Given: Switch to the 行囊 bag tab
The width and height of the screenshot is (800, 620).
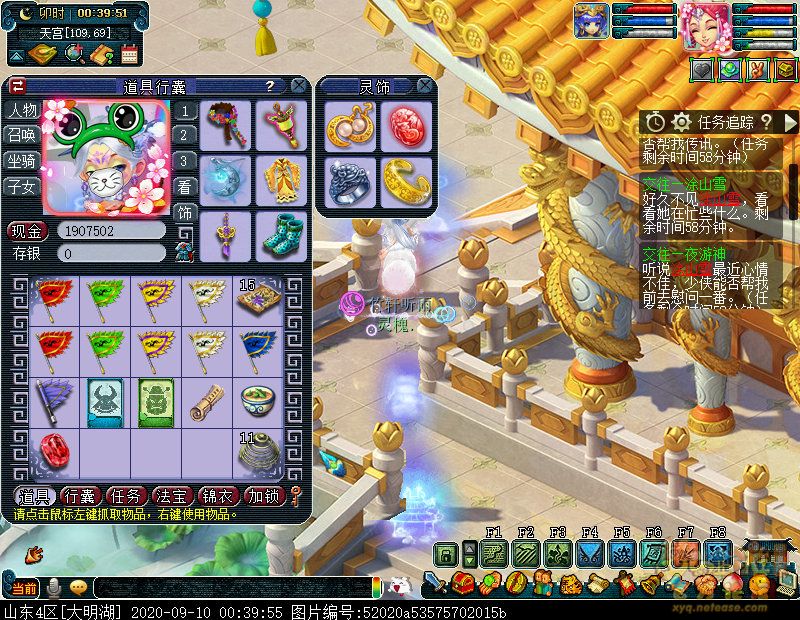Looking at the screenshot, I should (x=79, y=496).
